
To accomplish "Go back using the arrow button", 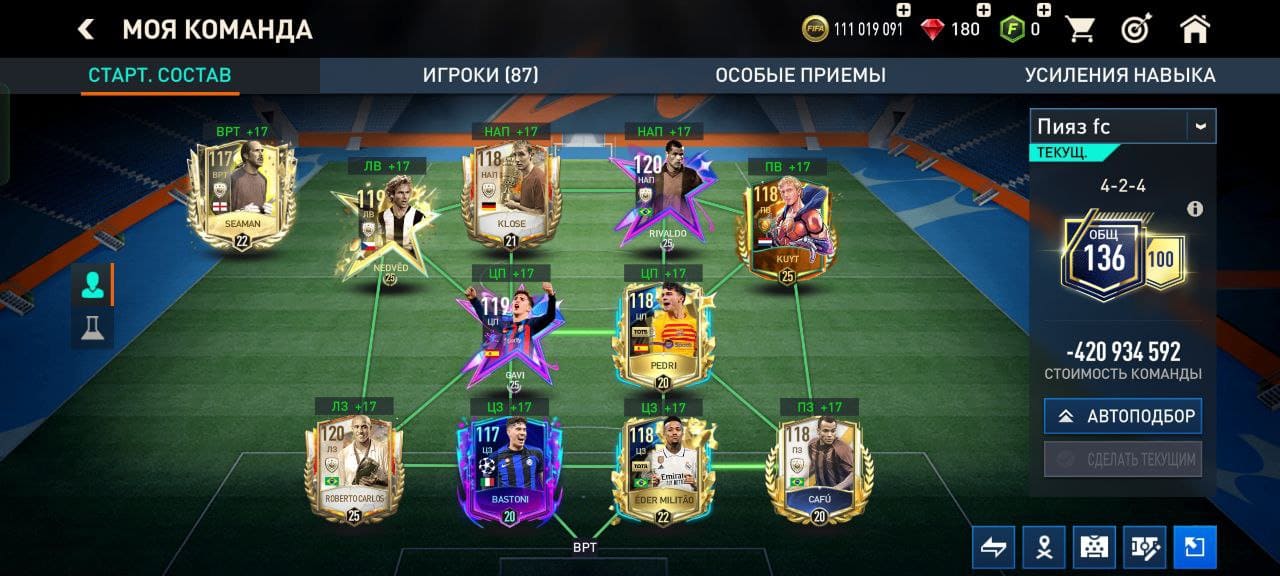I will click(86, 29).
